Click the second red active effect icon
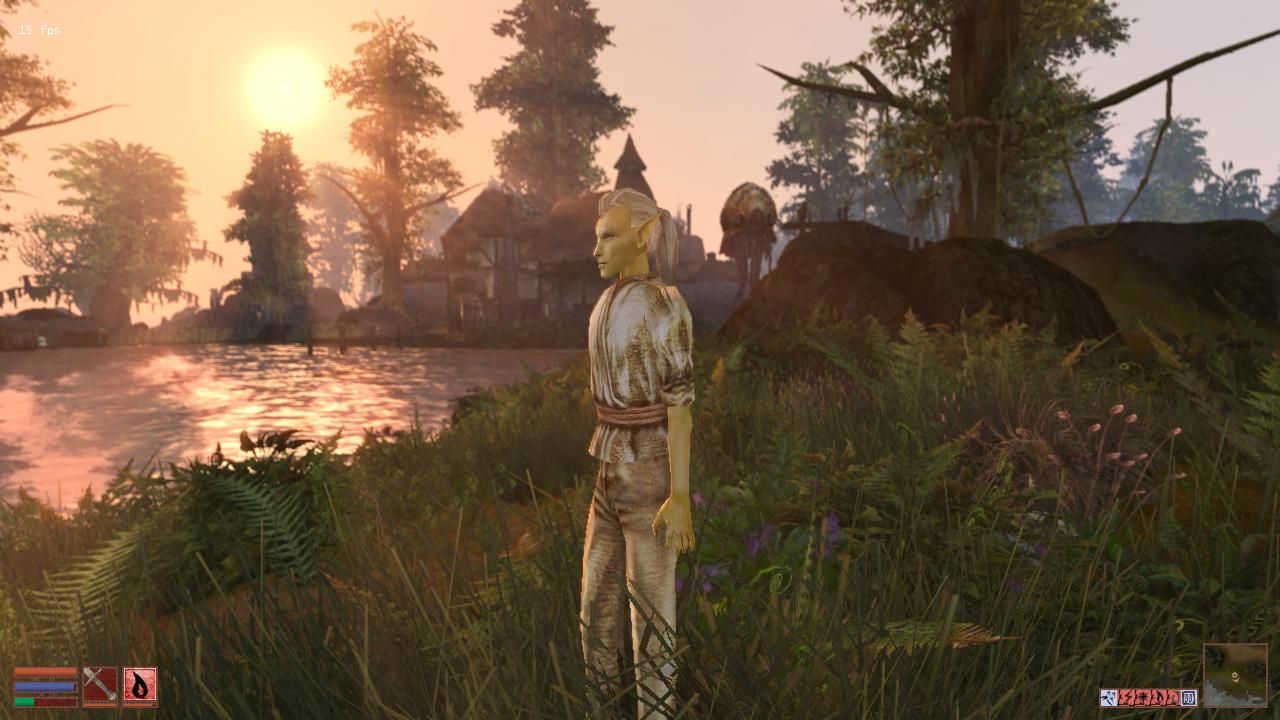The image size is (1280, 720). (x=1143, y=697)
